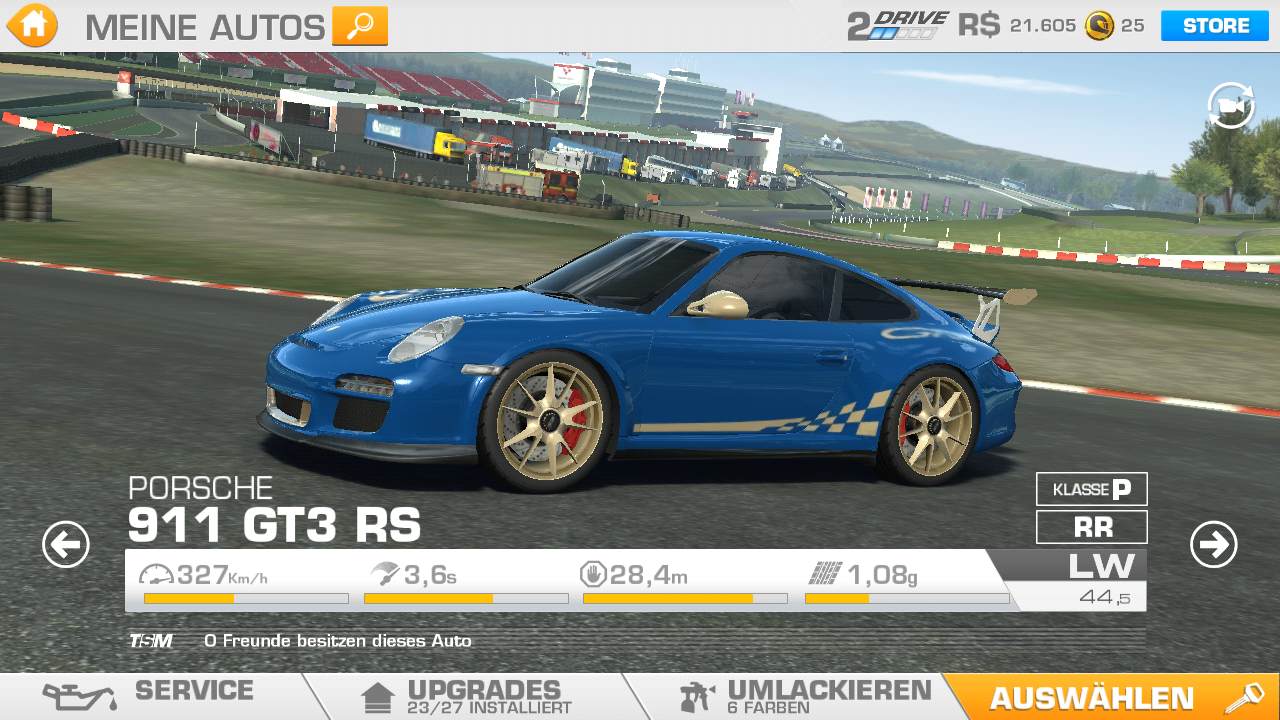The image size is (1280, 720).
Task: Tap the Drive points indicator
Action: tap(897, 26)
